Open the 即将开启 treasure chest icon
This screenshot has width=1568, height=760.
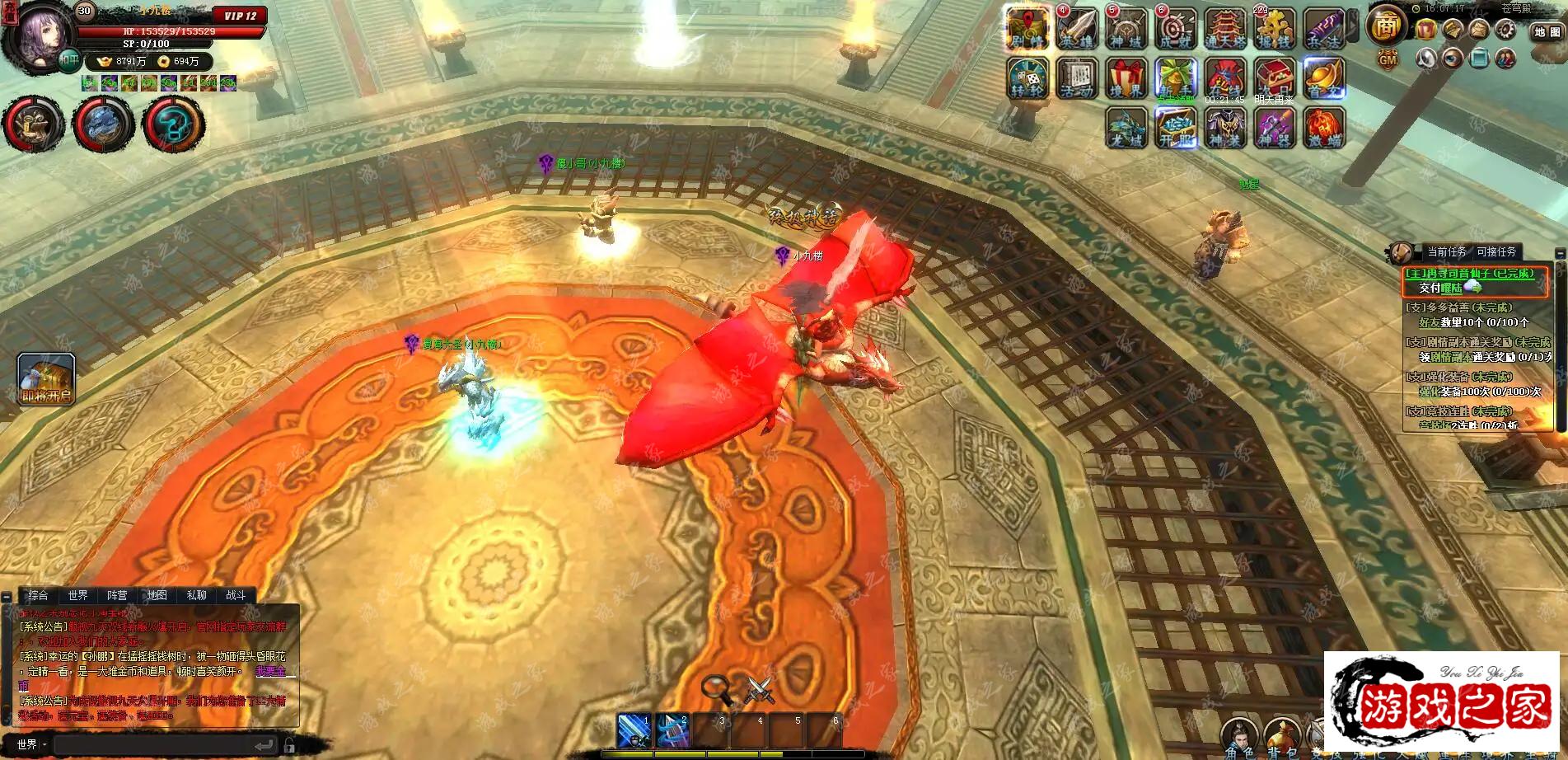(47, 378)
